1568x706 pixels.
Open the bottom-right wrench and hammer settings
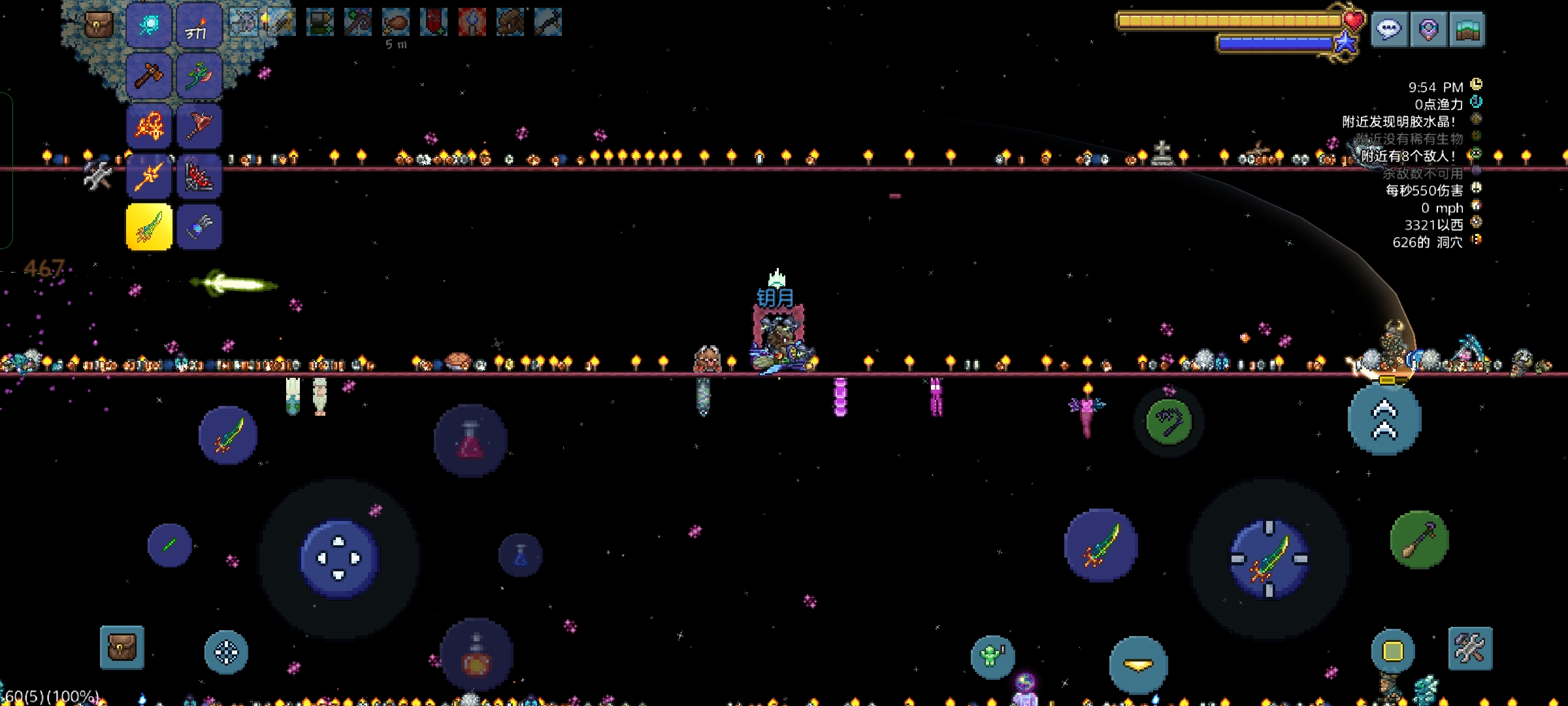click(1470, 648)
